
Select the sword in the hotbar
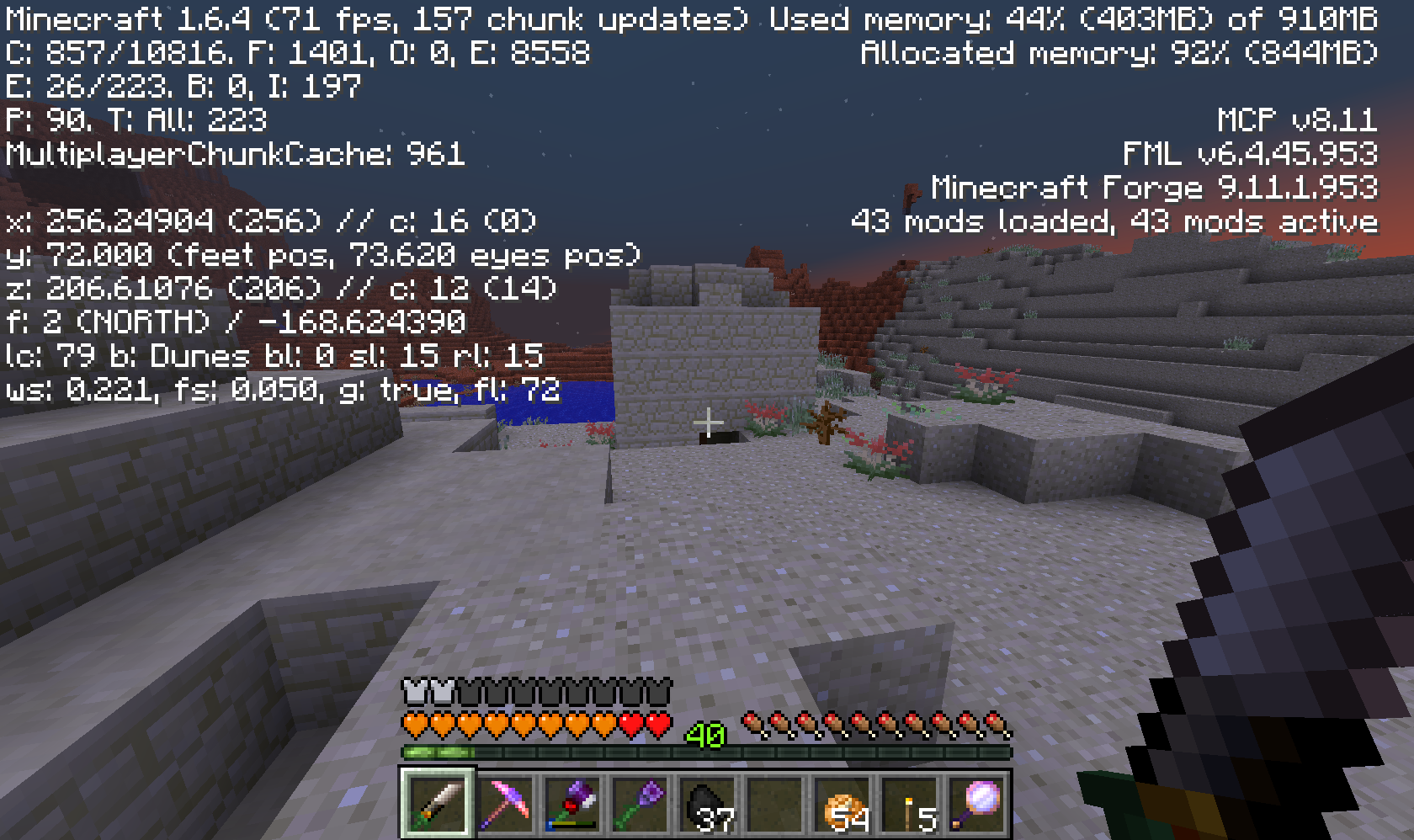[438, 804]
